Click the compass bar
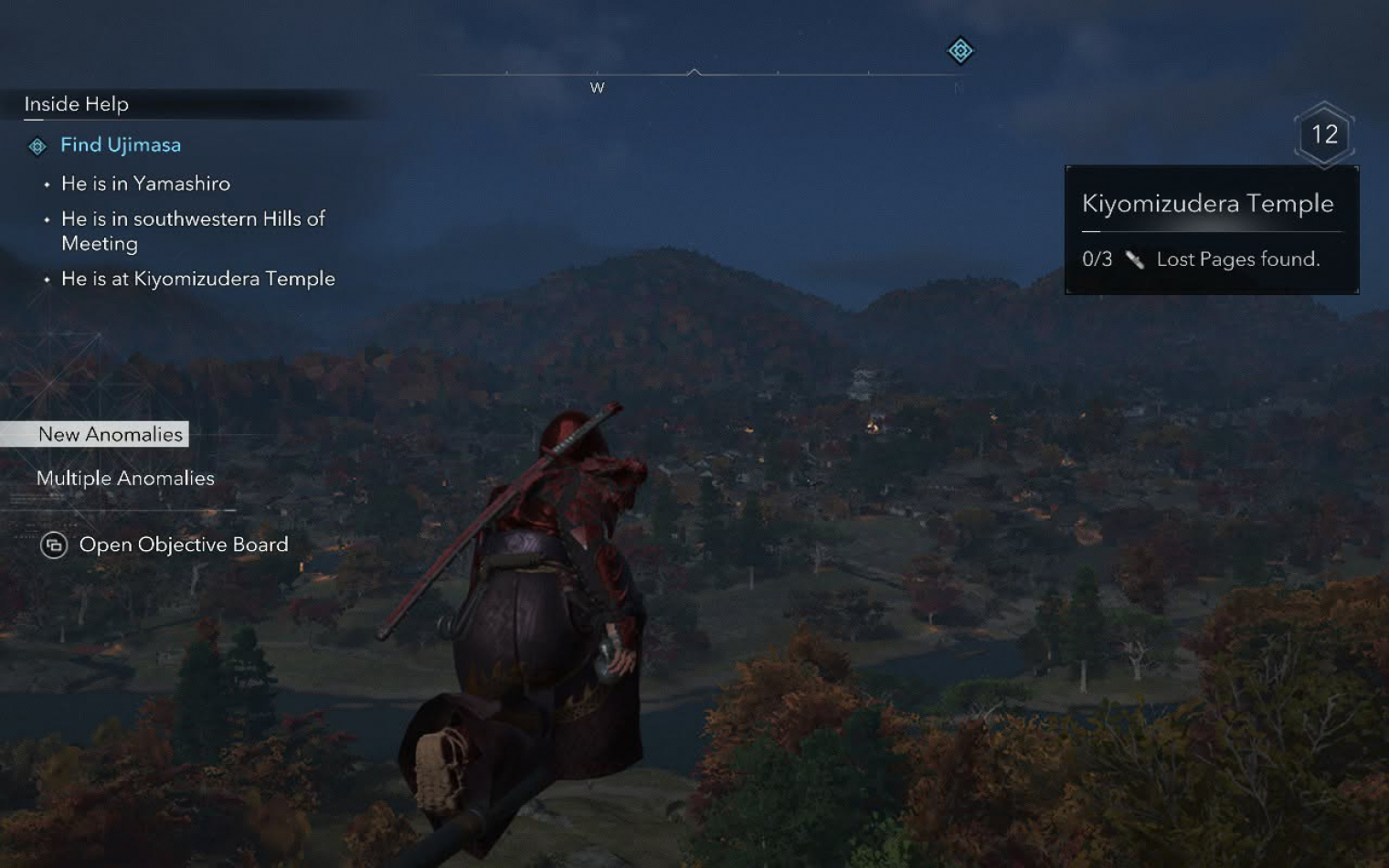Image resolution: width=1389 pixels, height=868 pixels. tap(693, 74)
